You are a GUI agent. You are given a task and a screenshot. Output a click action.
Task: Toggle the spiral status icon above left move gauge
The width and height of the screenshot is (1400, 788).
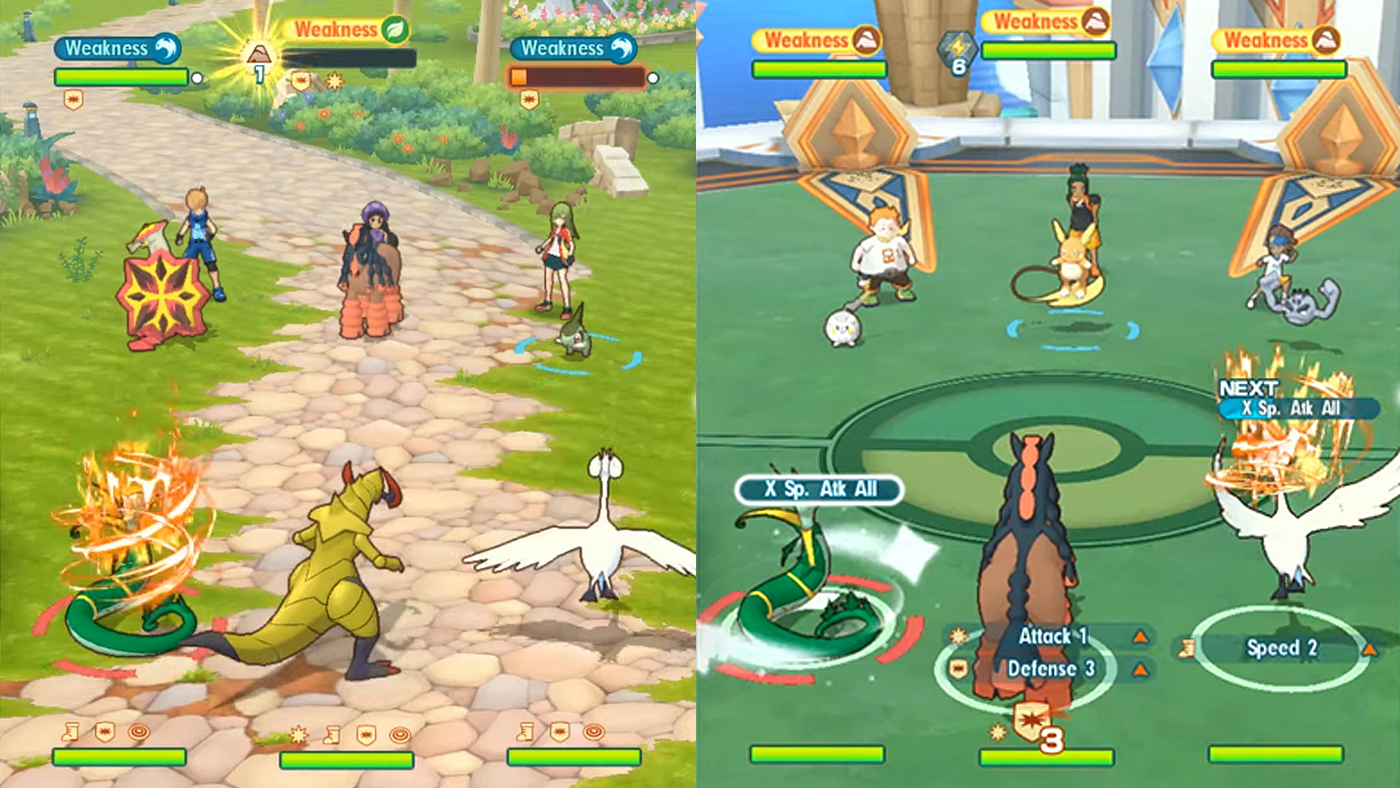tap(138, 732)
